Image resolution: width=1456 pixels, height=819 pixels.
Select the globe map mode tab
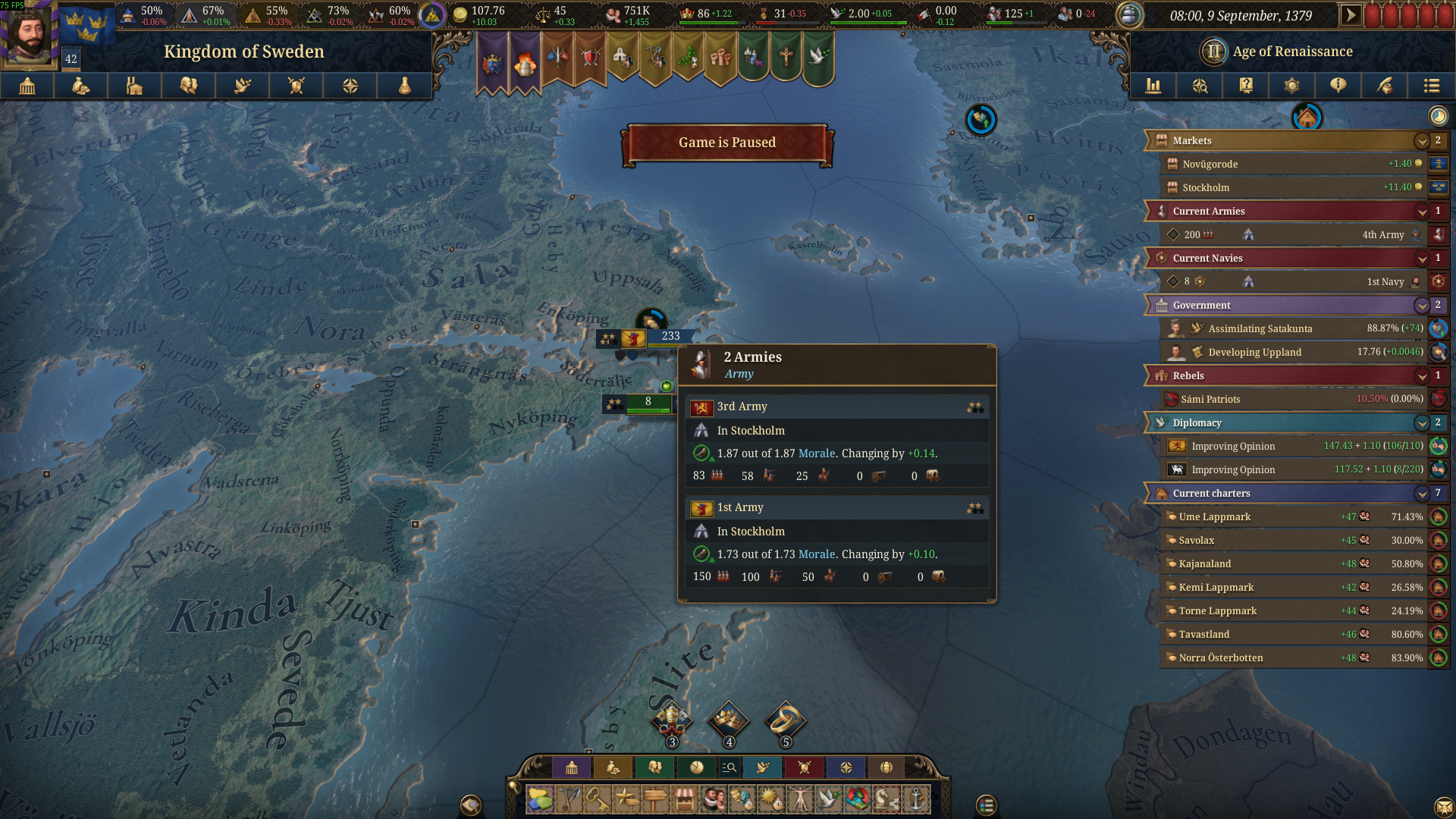pyautogui.click(x=887, y=767)
